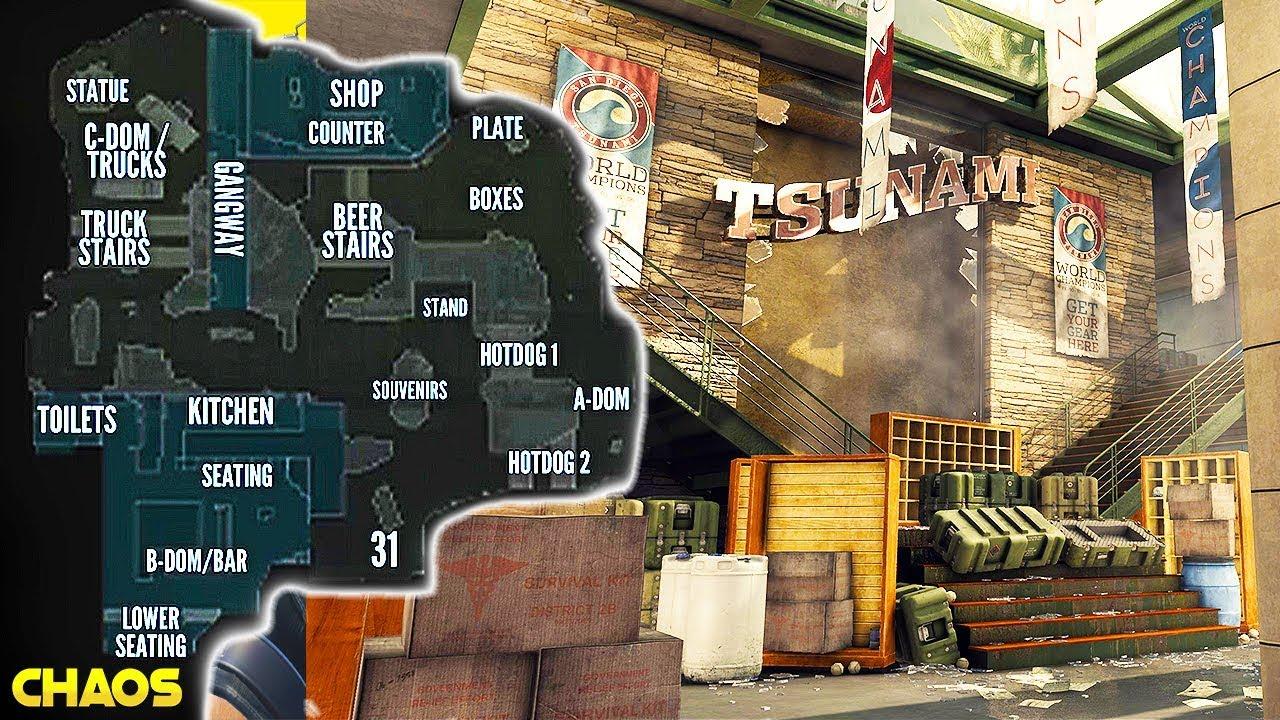Screen dimensions: 1280x720
Task: Click the Hotdog 1 map label
Action: [x=518, y=354]
